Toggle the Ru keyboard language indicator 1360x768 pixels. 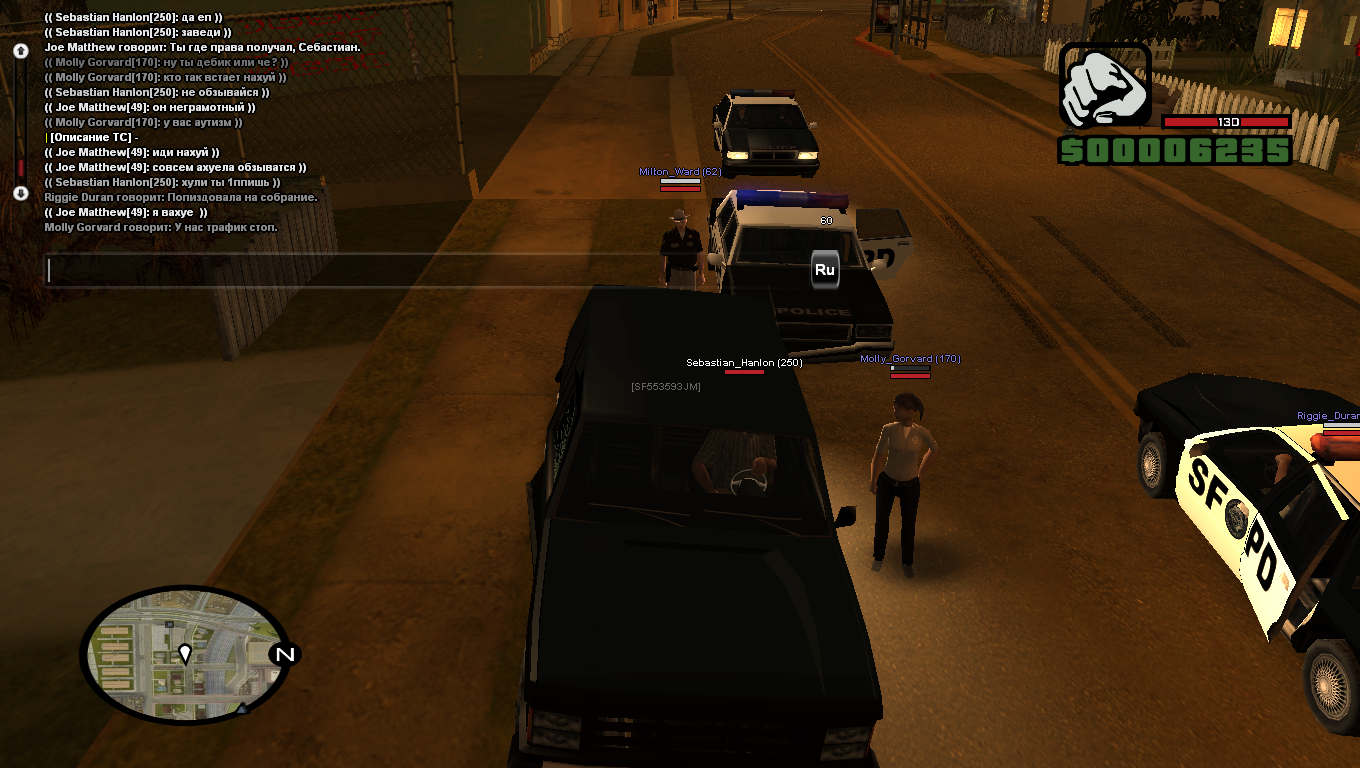coord(825,270)
